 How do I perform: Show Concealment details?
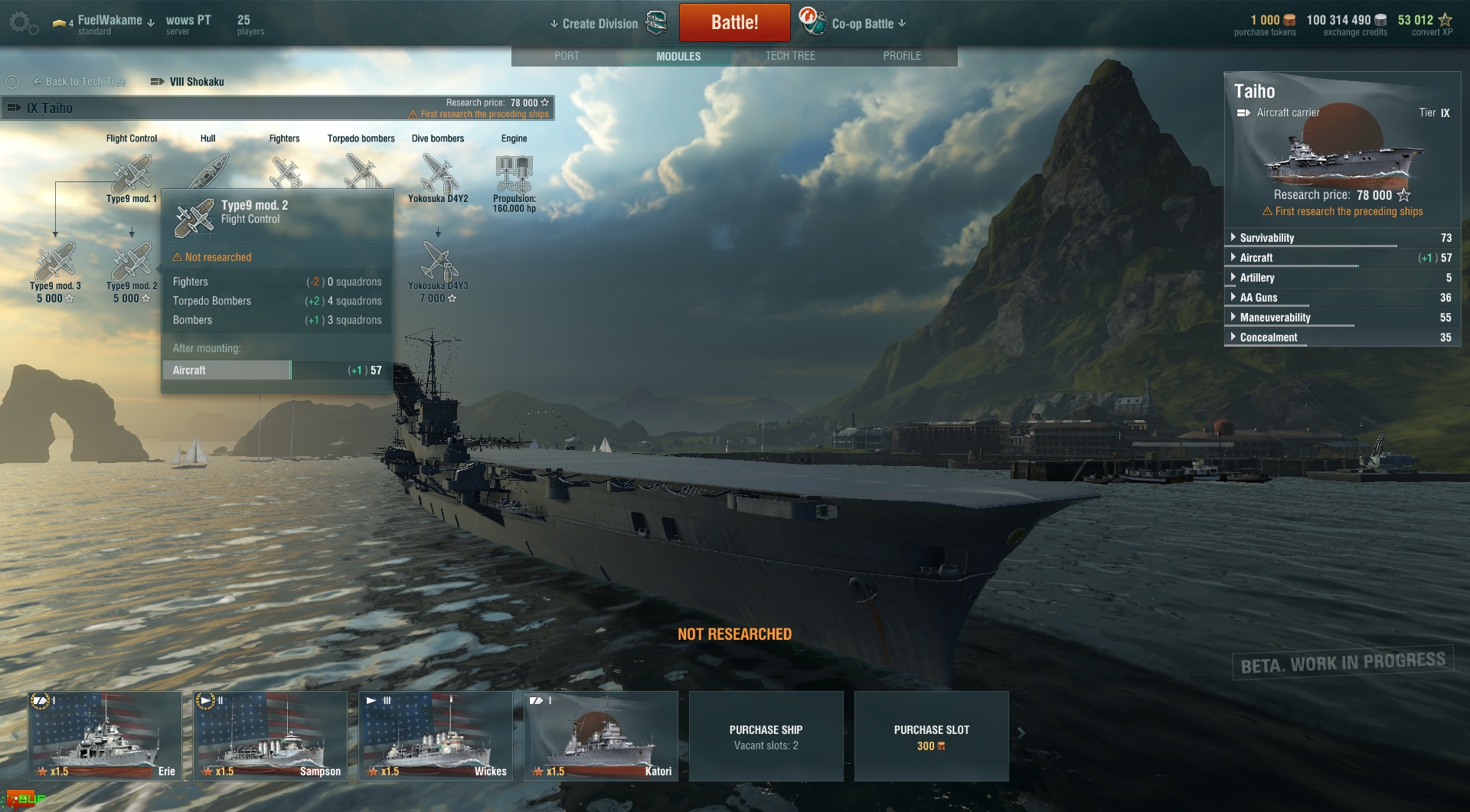[1268, 338]
